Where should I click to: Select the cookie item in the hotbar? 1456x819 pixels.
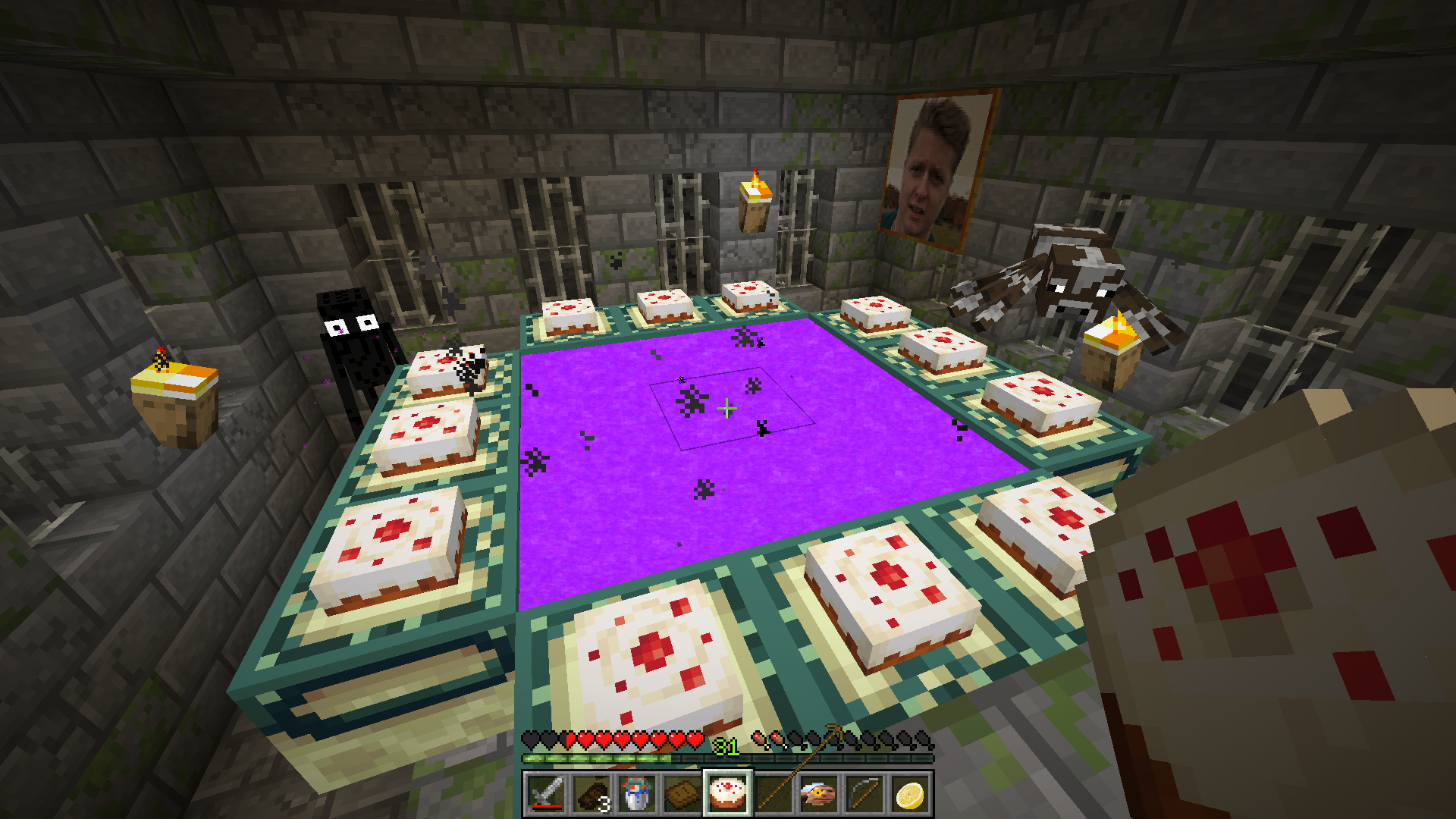pyautogui.click(x=681, y=792)
